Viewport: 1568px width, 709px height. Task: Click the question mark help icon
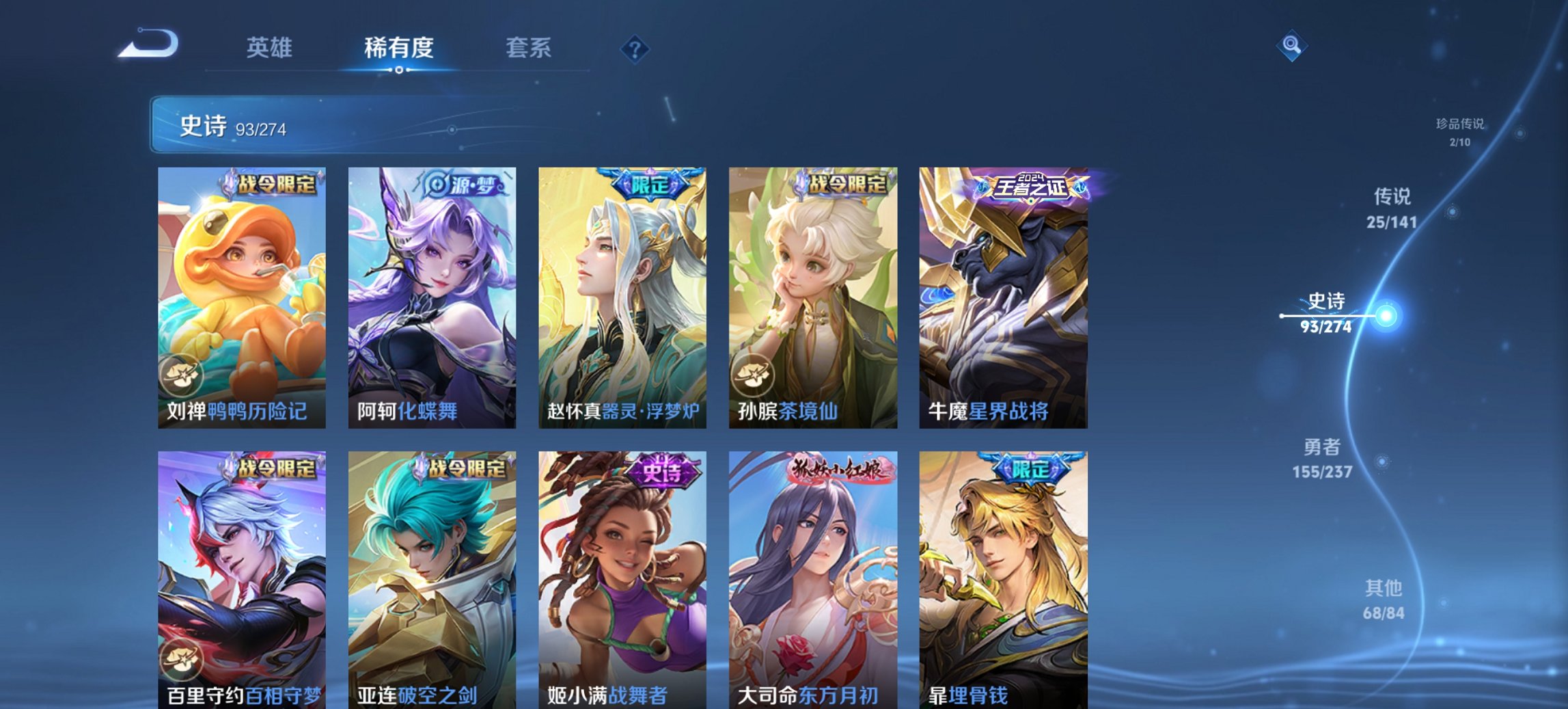coord(636,49)
